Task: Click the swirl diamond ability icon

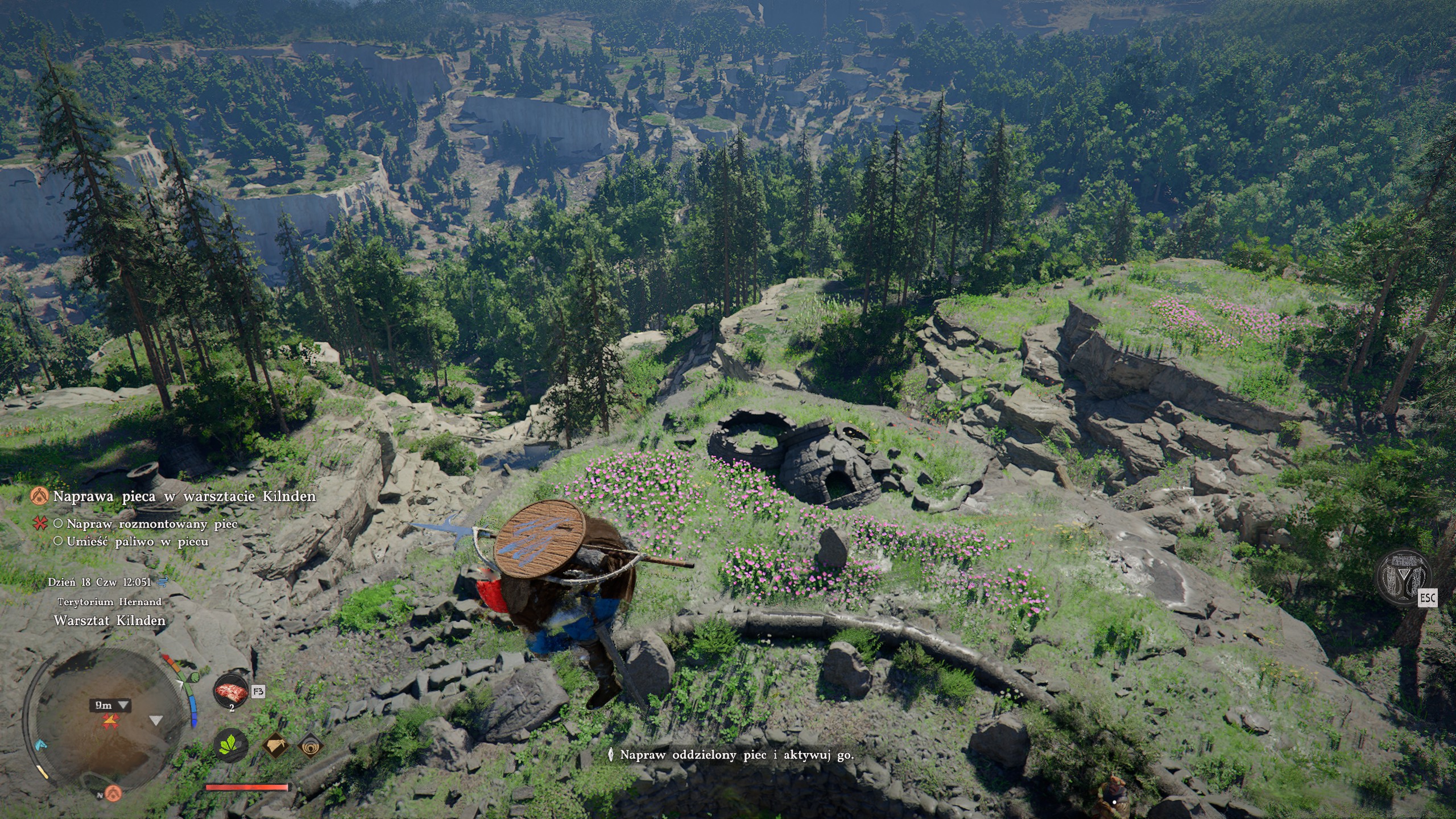Action: pyautogui.click(x=311, y=744)
